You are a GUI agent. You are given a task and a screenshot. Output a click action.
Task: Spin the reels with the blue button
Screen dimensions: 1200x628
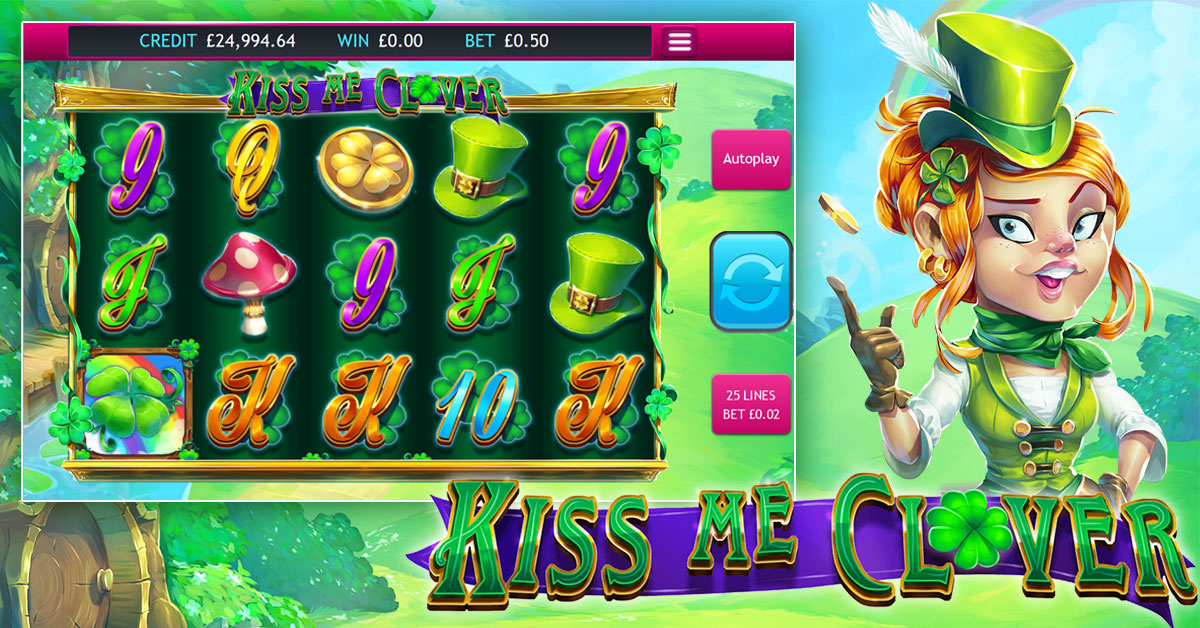tap(750, 282)
